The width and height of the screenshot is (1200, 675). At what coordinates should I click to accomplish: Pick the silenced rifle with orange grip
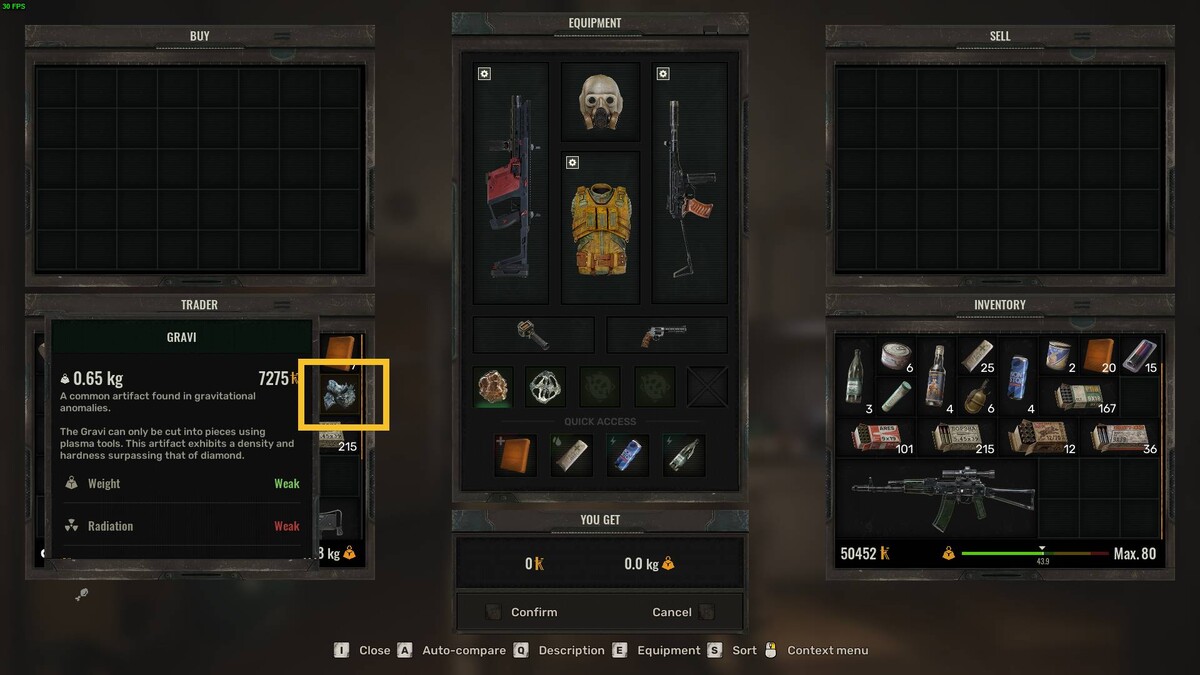[x=689, y=185]
